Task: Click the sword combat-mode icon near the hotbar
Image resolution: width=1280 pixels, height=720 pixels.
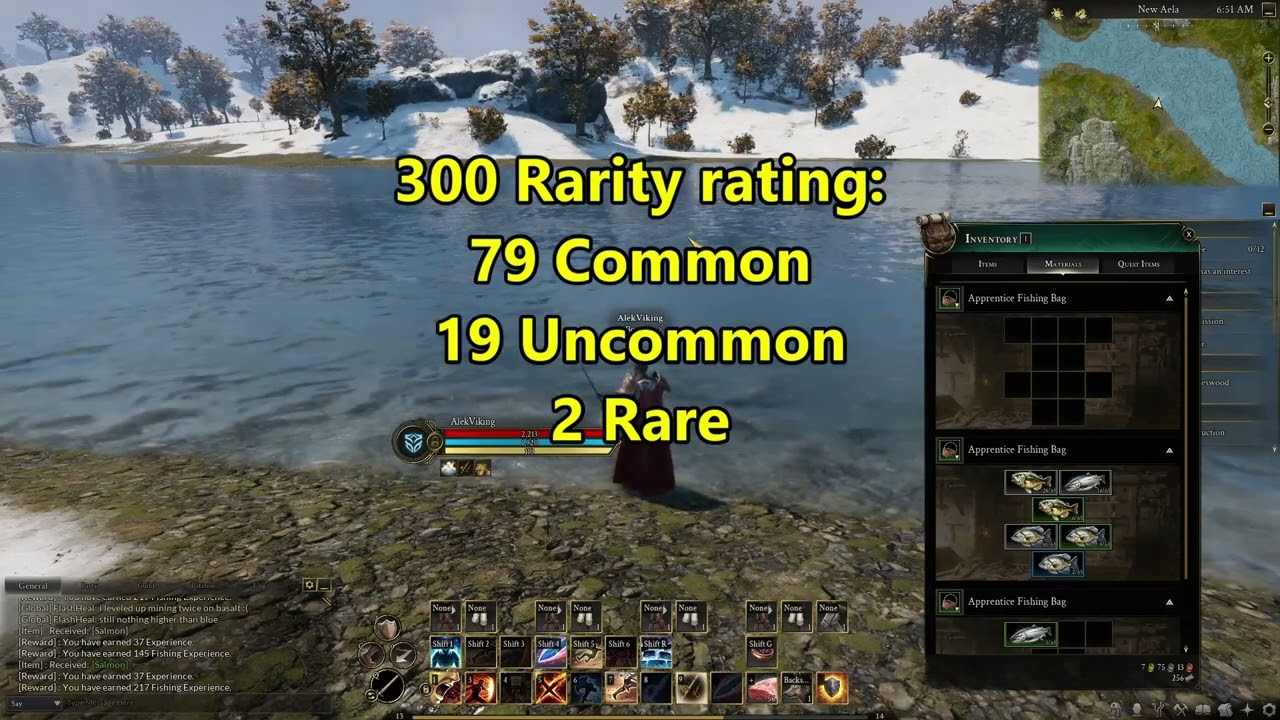Action: (390, 685)
